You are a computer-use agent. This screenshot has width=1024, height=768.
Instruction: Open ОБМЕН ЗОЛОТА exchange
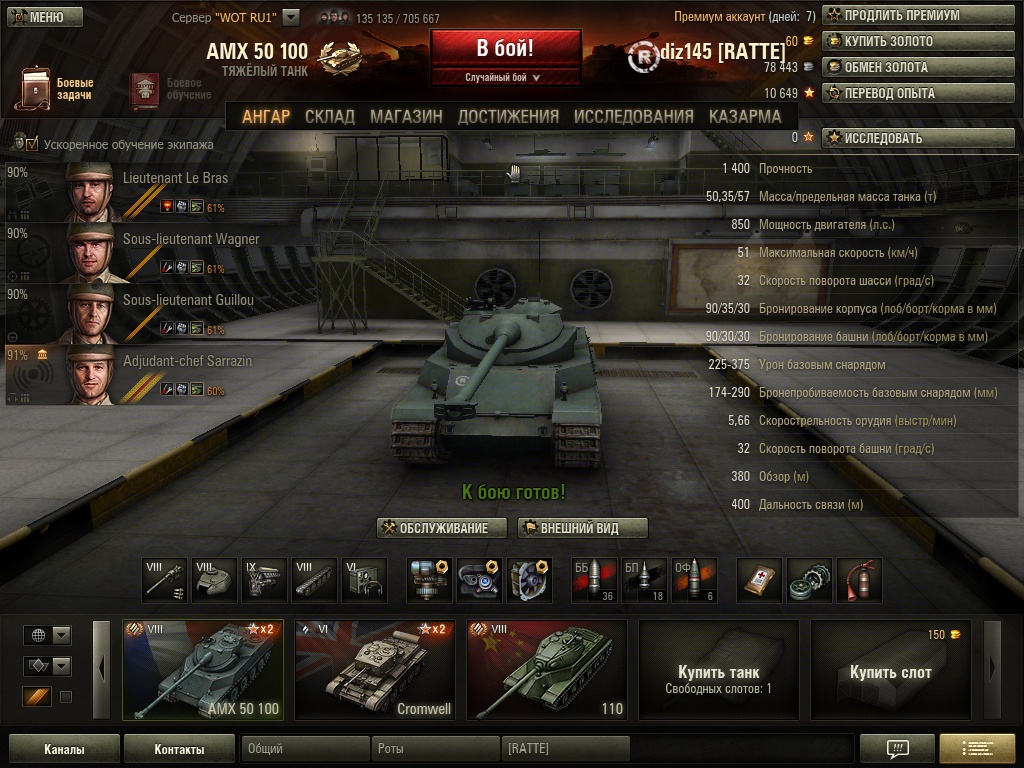918,68
